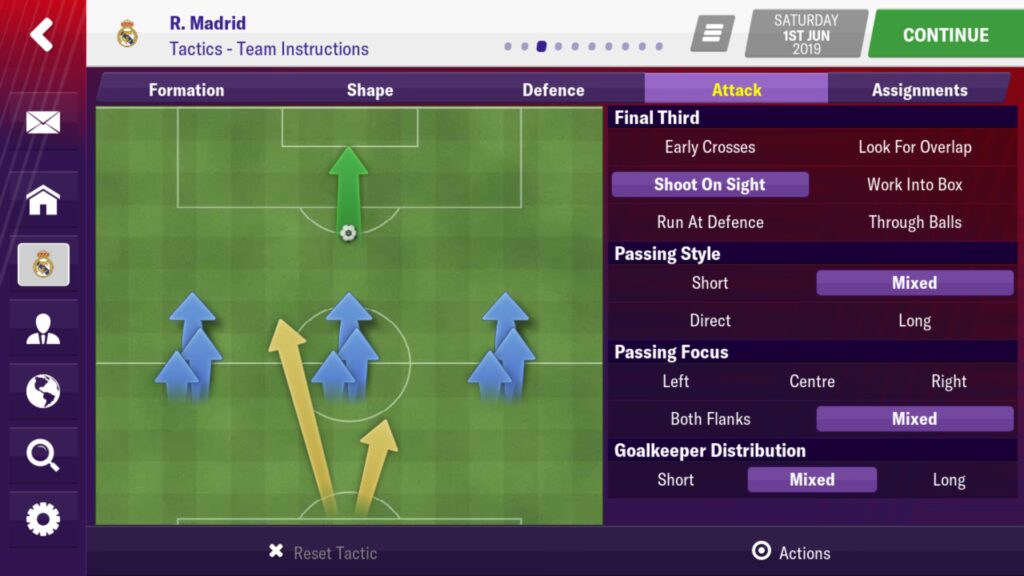This screenshot has width=1024, height=576.
Task: Activate Through Balls instruction
Action: [x=914, y=222]
